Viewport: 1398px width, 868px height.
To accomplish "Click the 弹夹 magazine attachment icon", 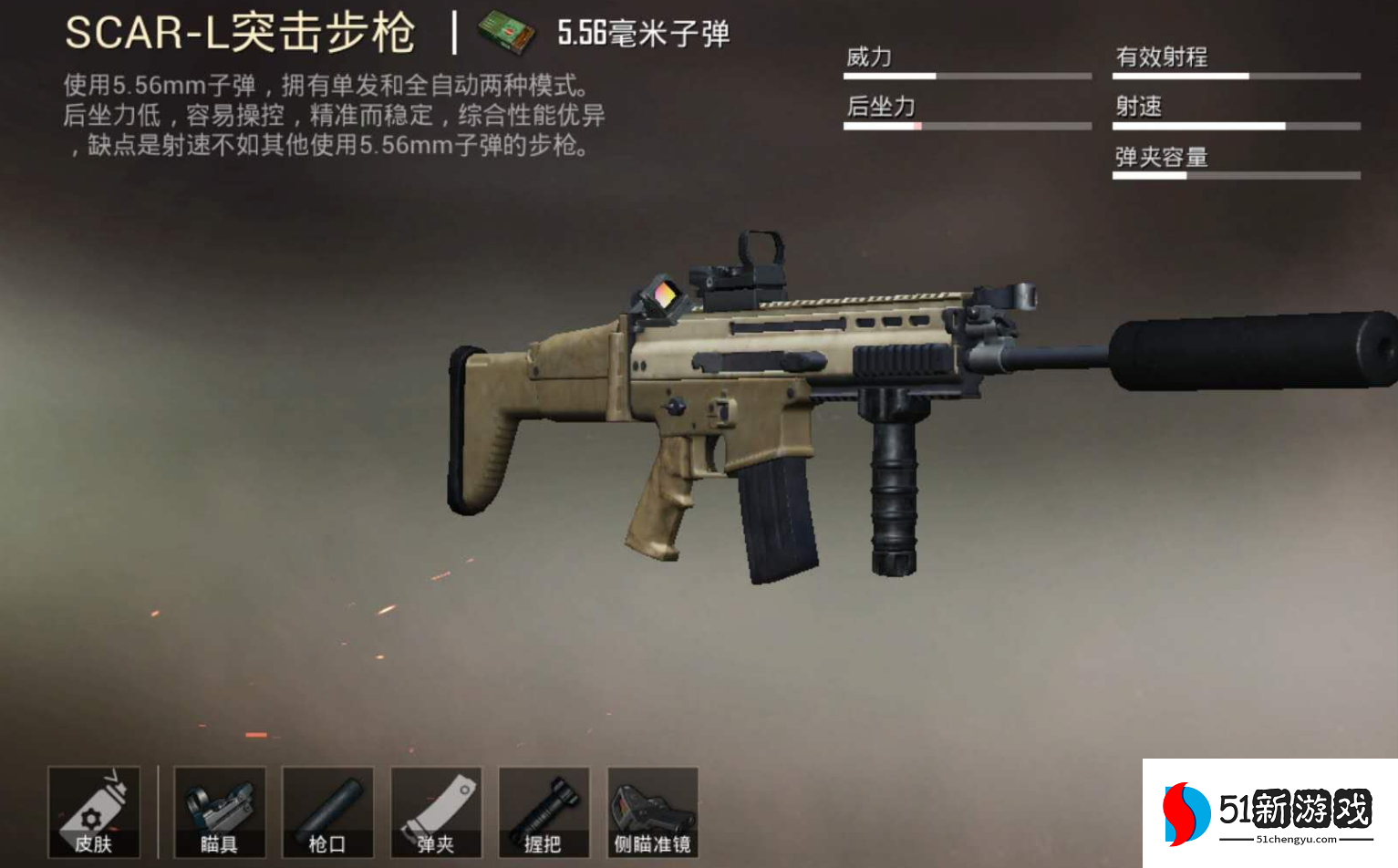I will [x=438, y=811].
